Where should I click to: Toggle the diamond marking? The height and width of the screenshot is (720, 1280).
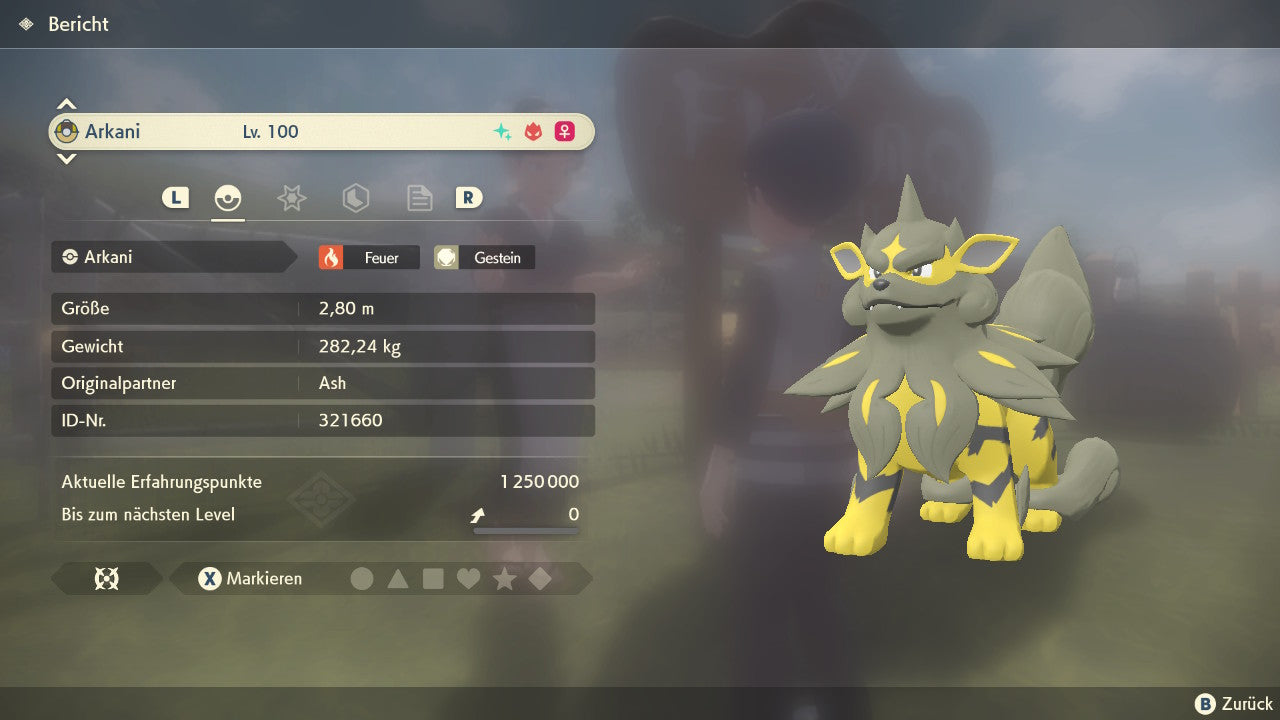(540, 578)
